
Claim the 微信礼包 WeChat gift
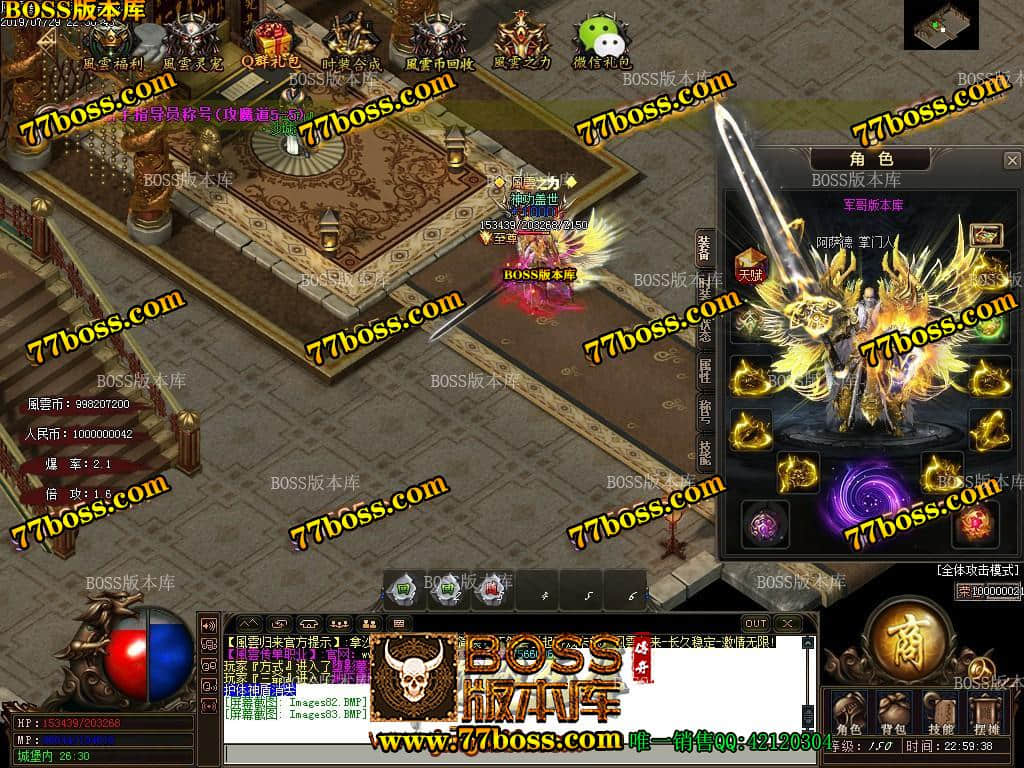pyautogui.click(x=601, y=40)
